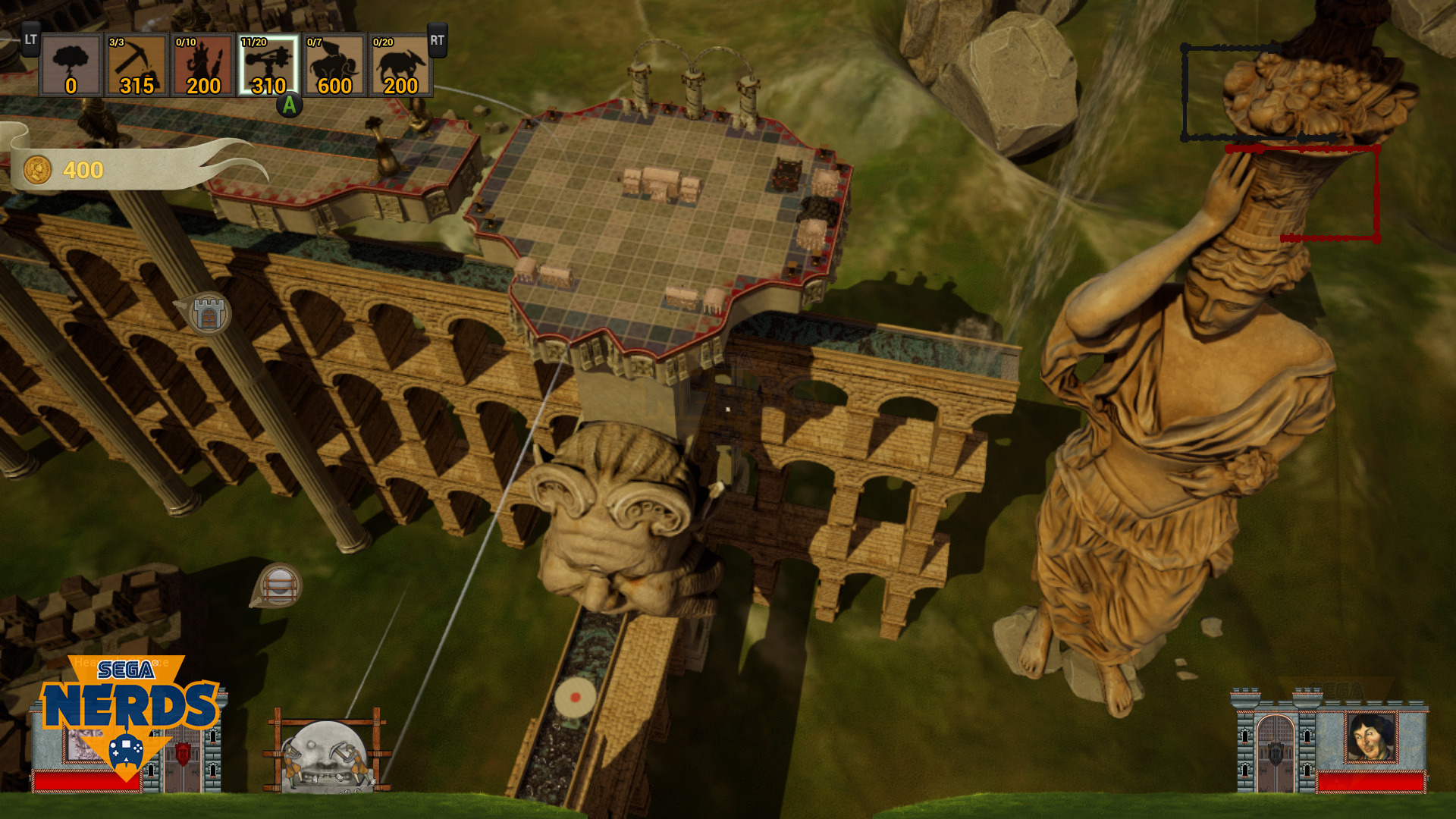Select the tower unit slot costing 200

coord(203,65)
